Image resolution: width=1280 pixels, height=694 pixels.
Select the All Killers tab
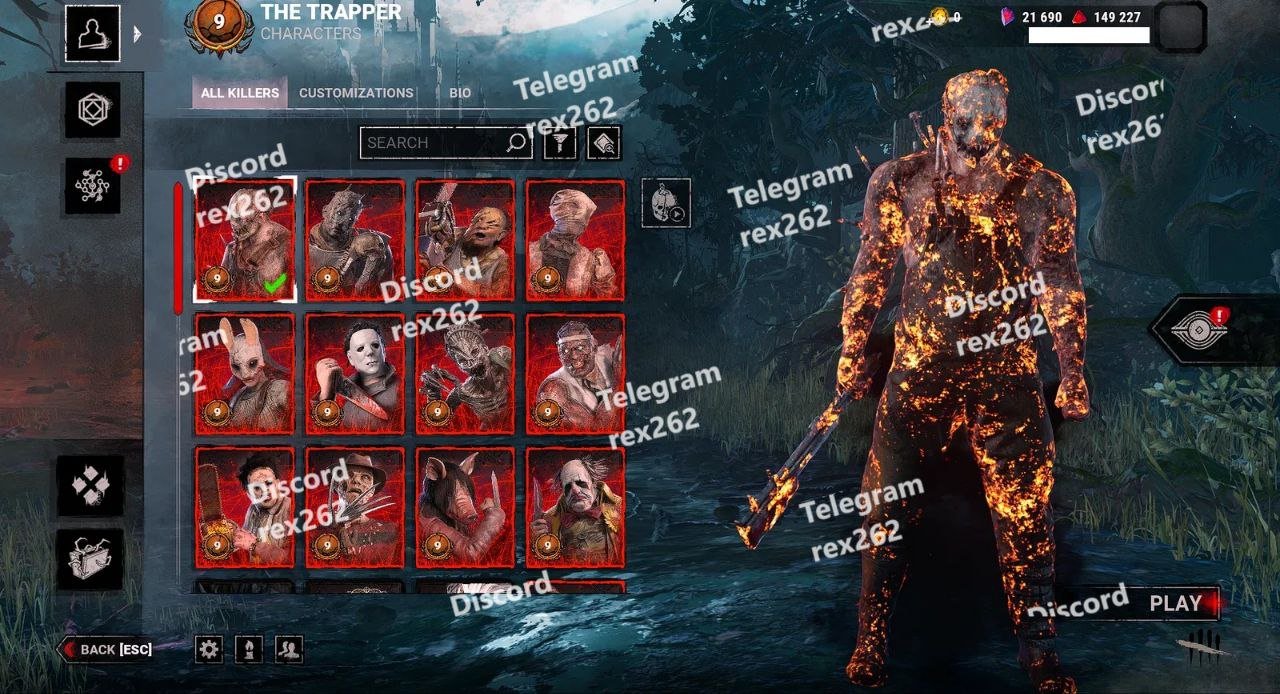click(x=240, y=93)
